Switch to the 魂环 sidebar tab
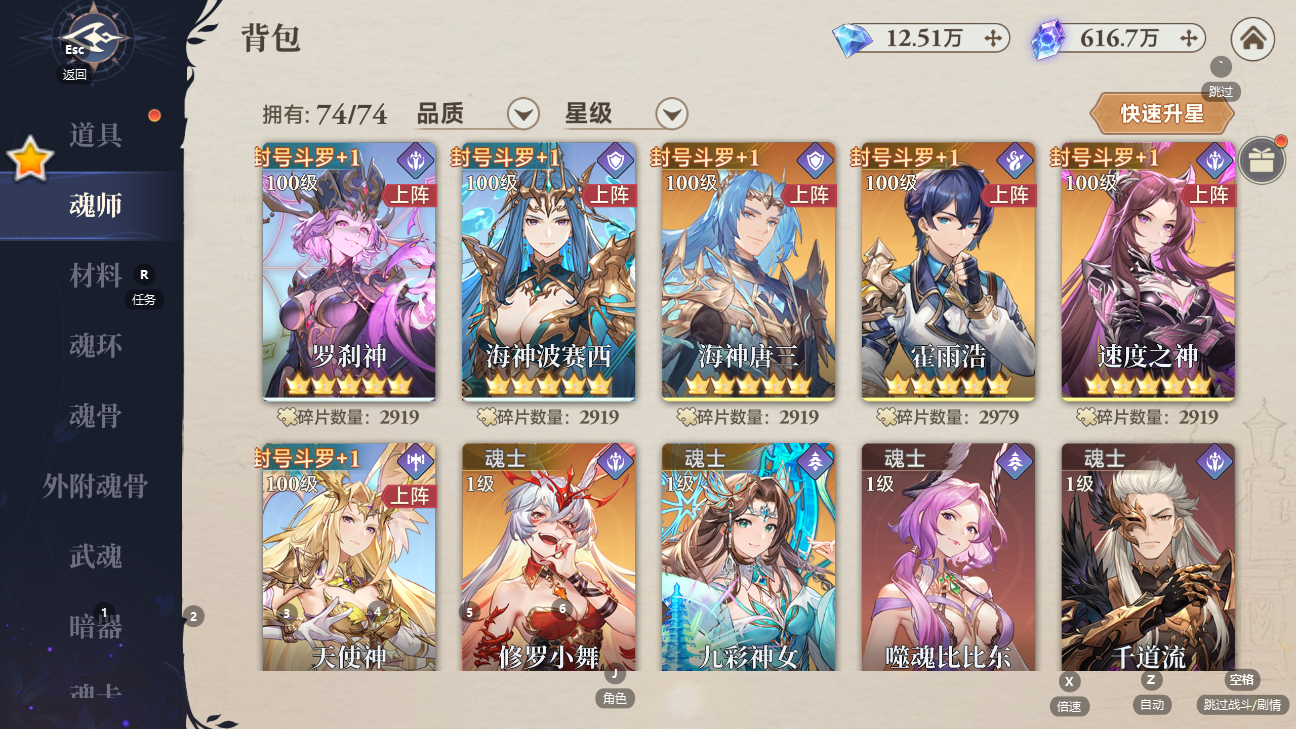1296x729 pixels. [95, 345]
